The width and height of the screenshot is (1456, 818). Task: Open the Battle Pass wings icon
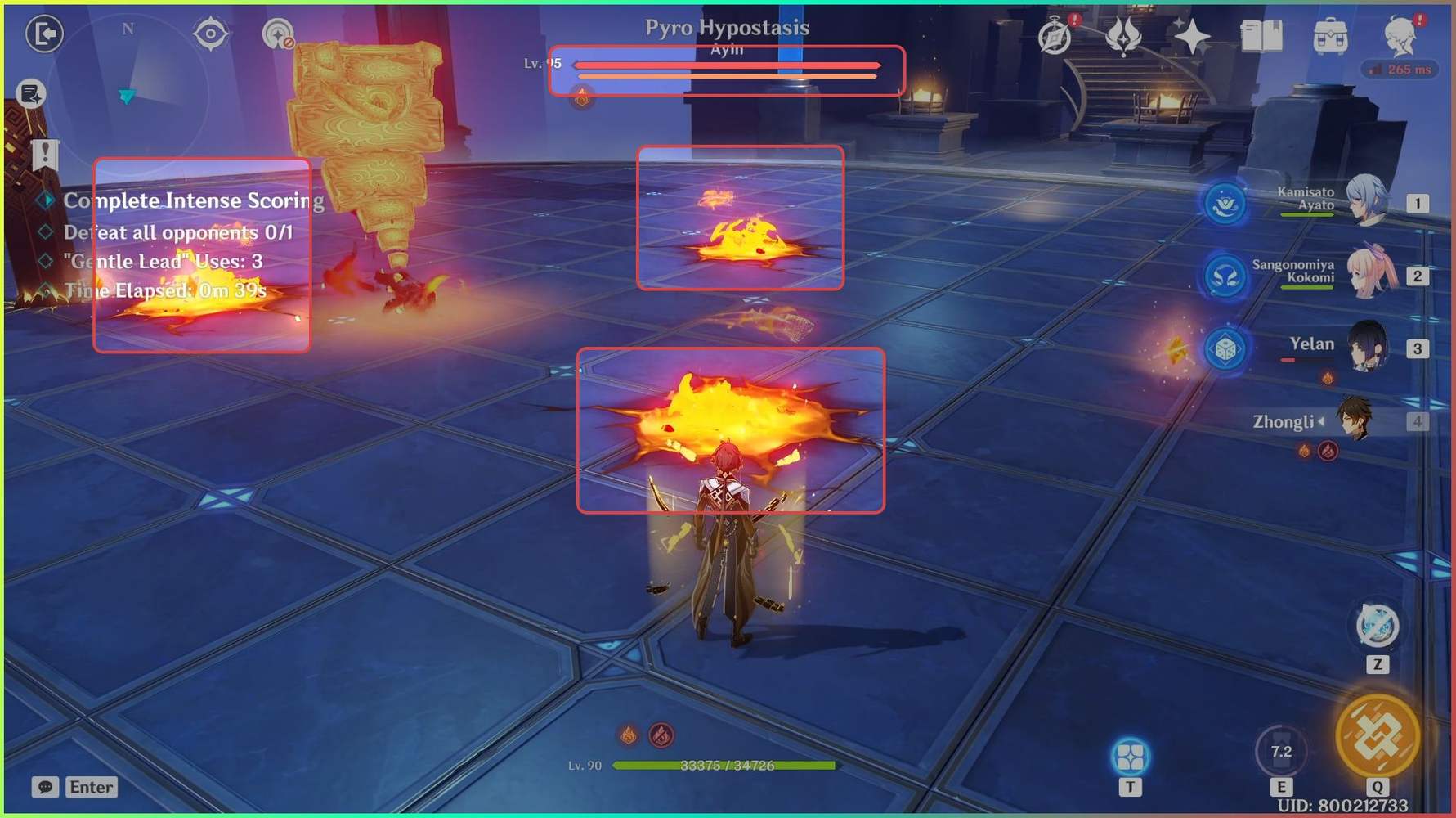[x=1123, y=34]
